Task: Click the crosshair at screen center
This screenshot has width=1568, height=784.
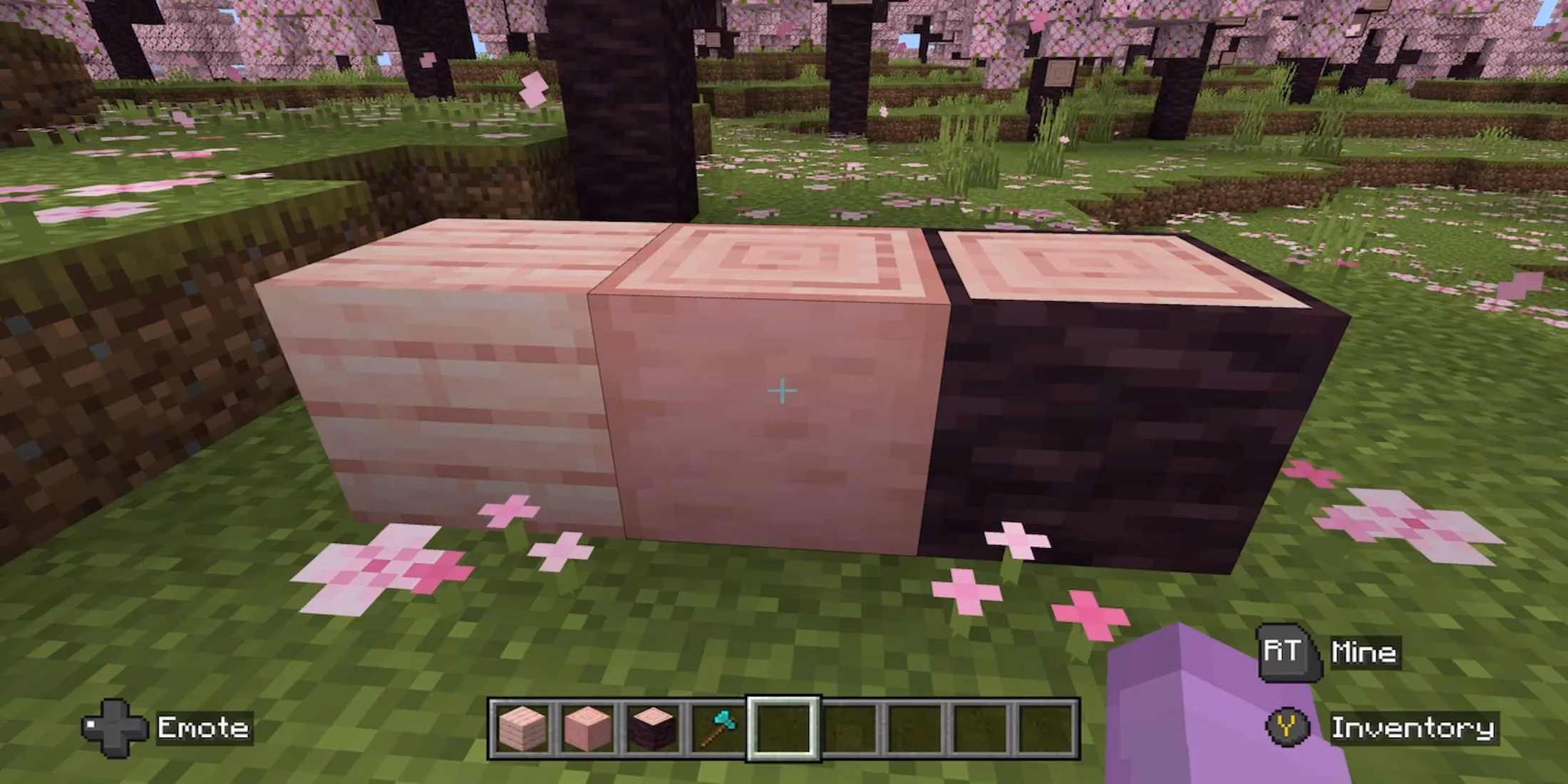Action: tap(783, 391)
